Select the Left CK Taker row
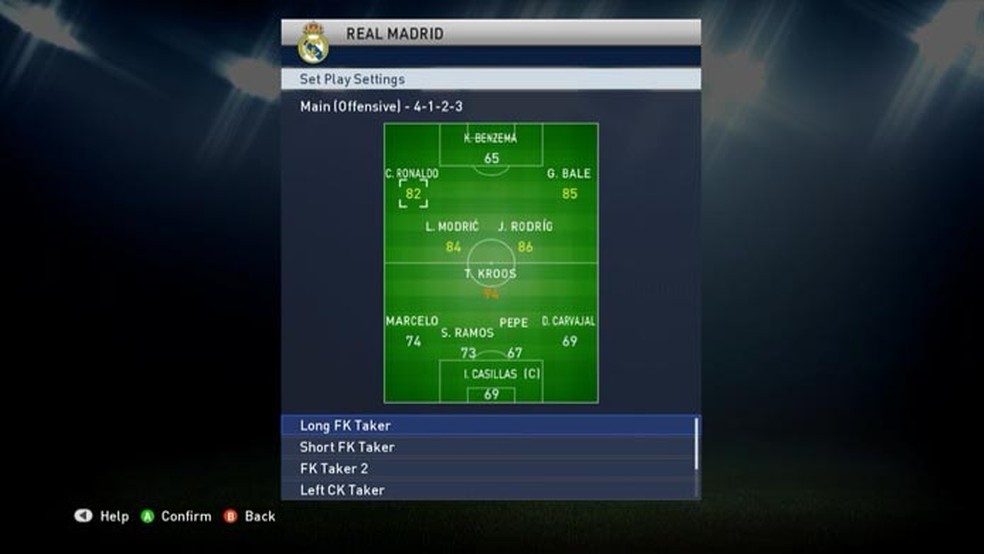 click(488, 490)
